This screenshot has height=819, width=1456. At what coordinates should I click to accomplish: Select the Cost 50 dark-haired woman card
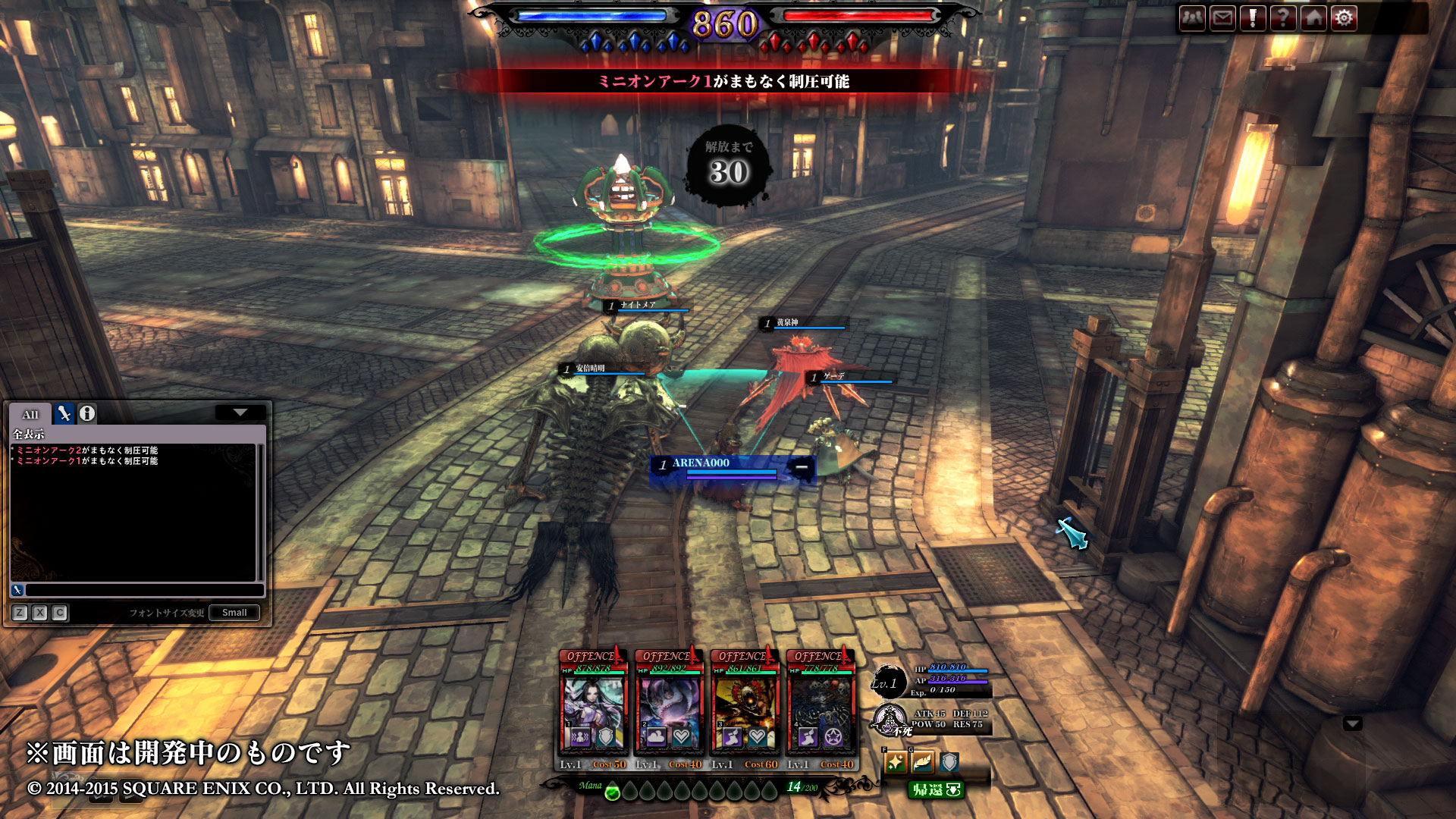(x=593, y=710)
